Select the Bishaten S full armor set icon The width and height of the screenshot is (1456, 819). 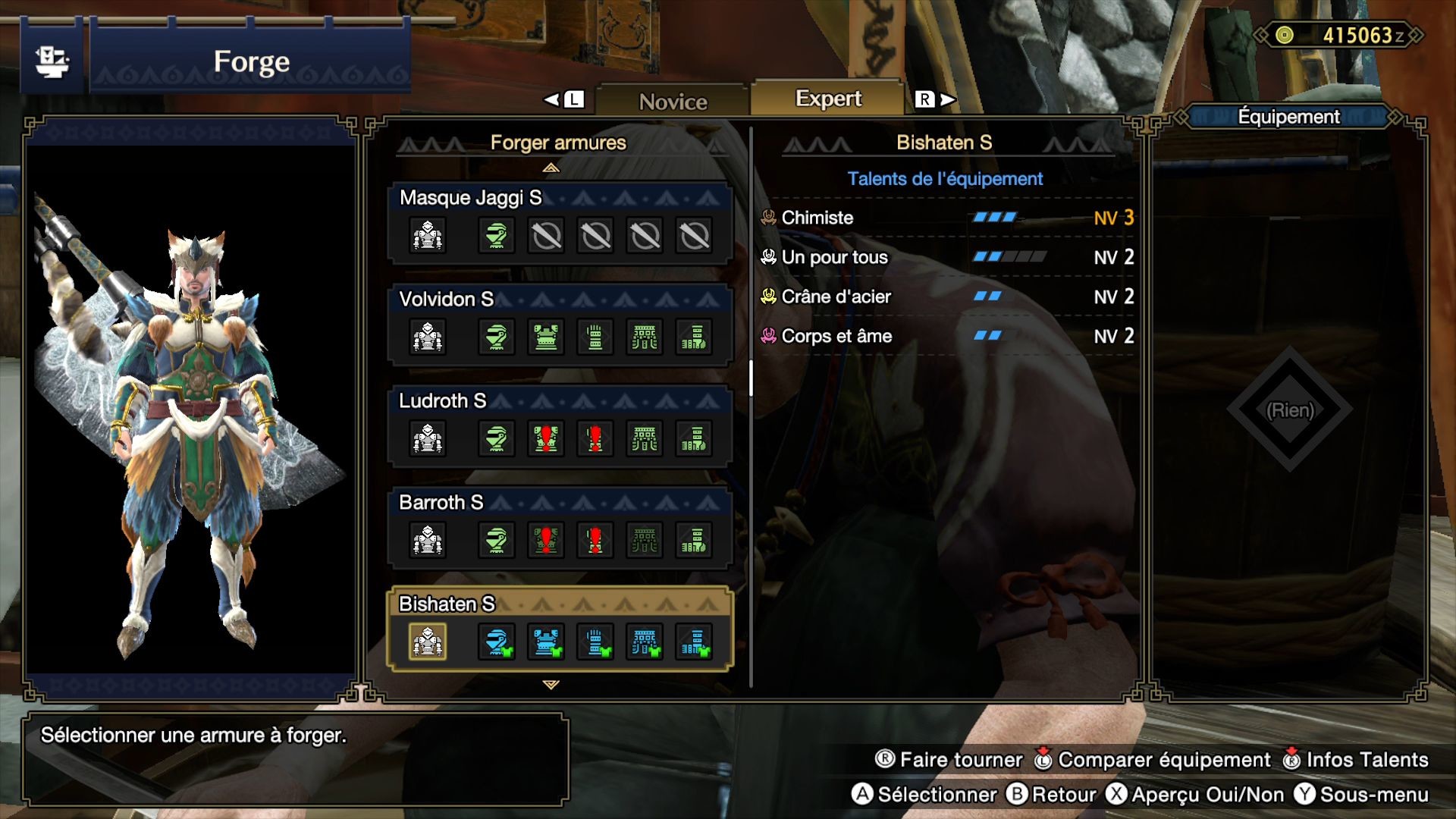tap(427, 642)
